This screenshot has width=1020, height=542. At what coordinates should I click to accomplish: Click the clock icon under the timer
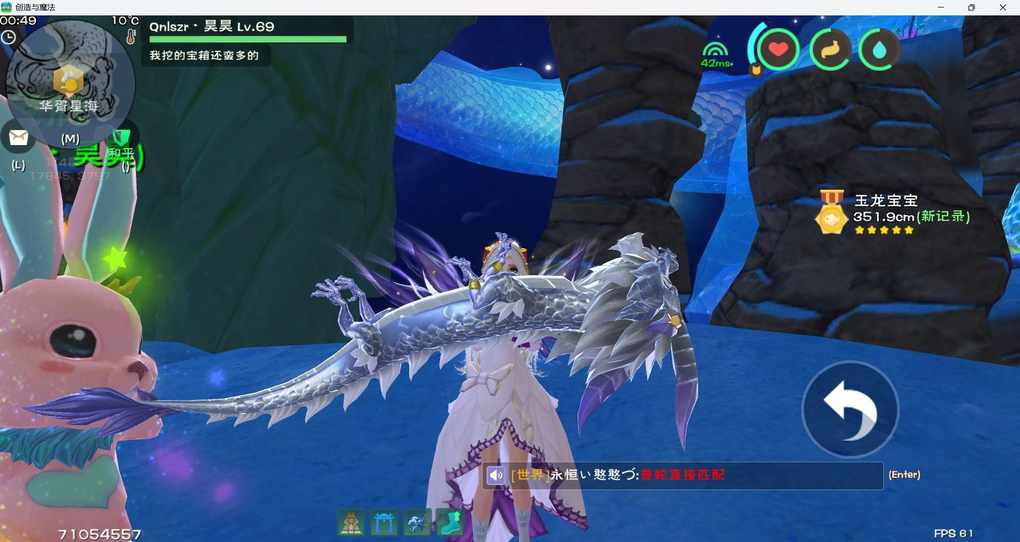click(9, 37)
